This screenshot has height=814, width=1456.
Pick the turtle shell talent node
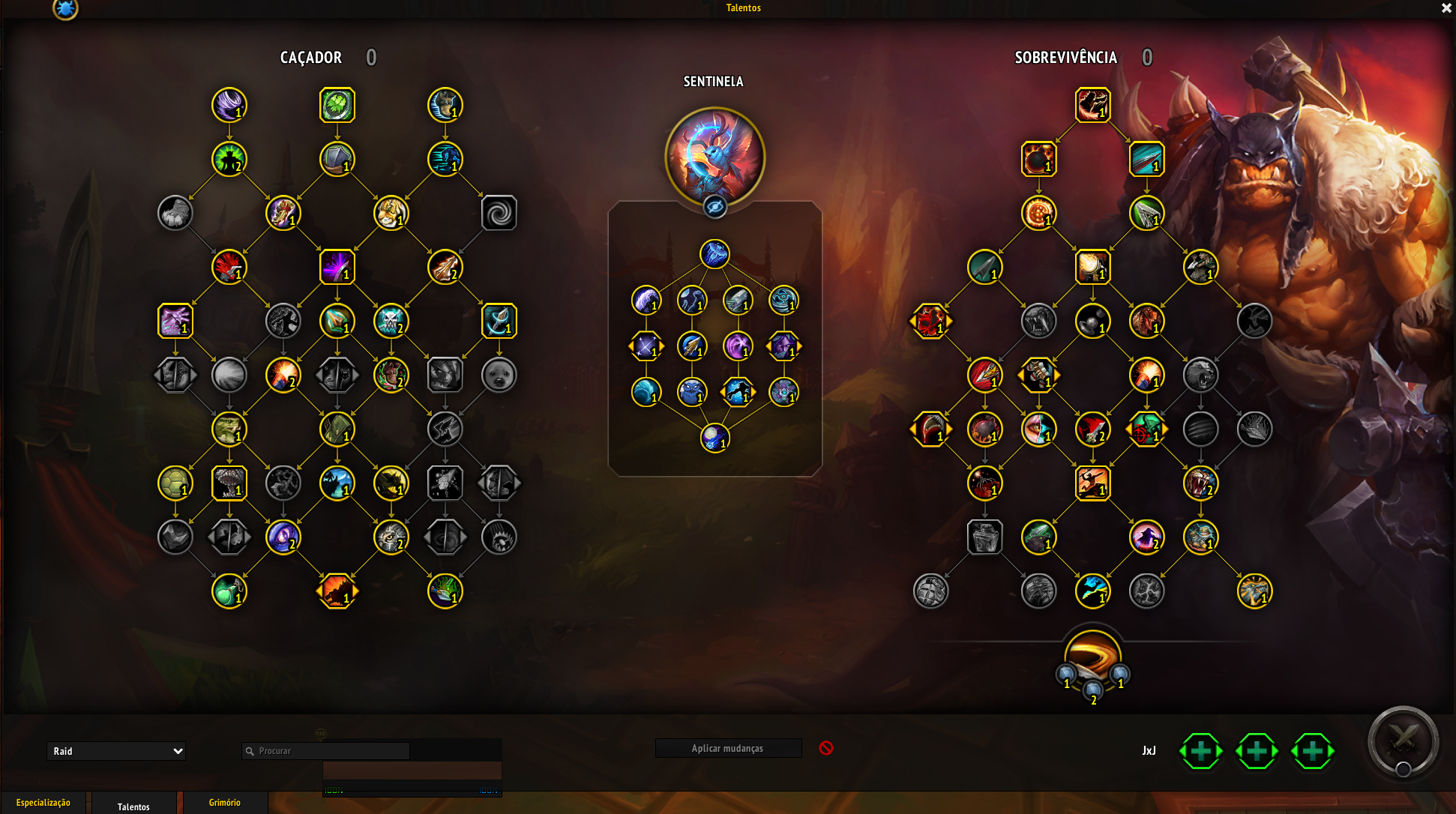coord(175,483)
